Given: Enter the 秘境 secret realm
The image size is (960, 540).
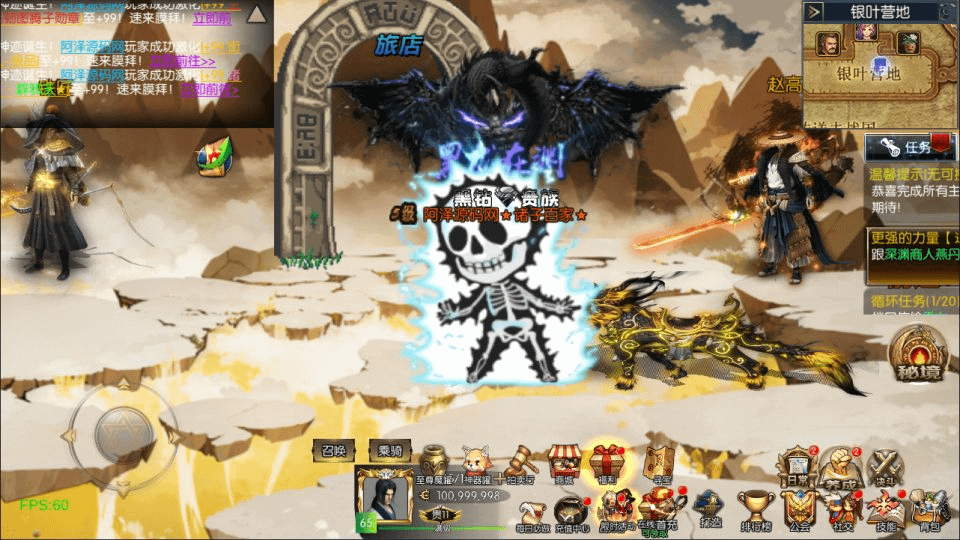Looking at the screenshot, I should 919,354.
